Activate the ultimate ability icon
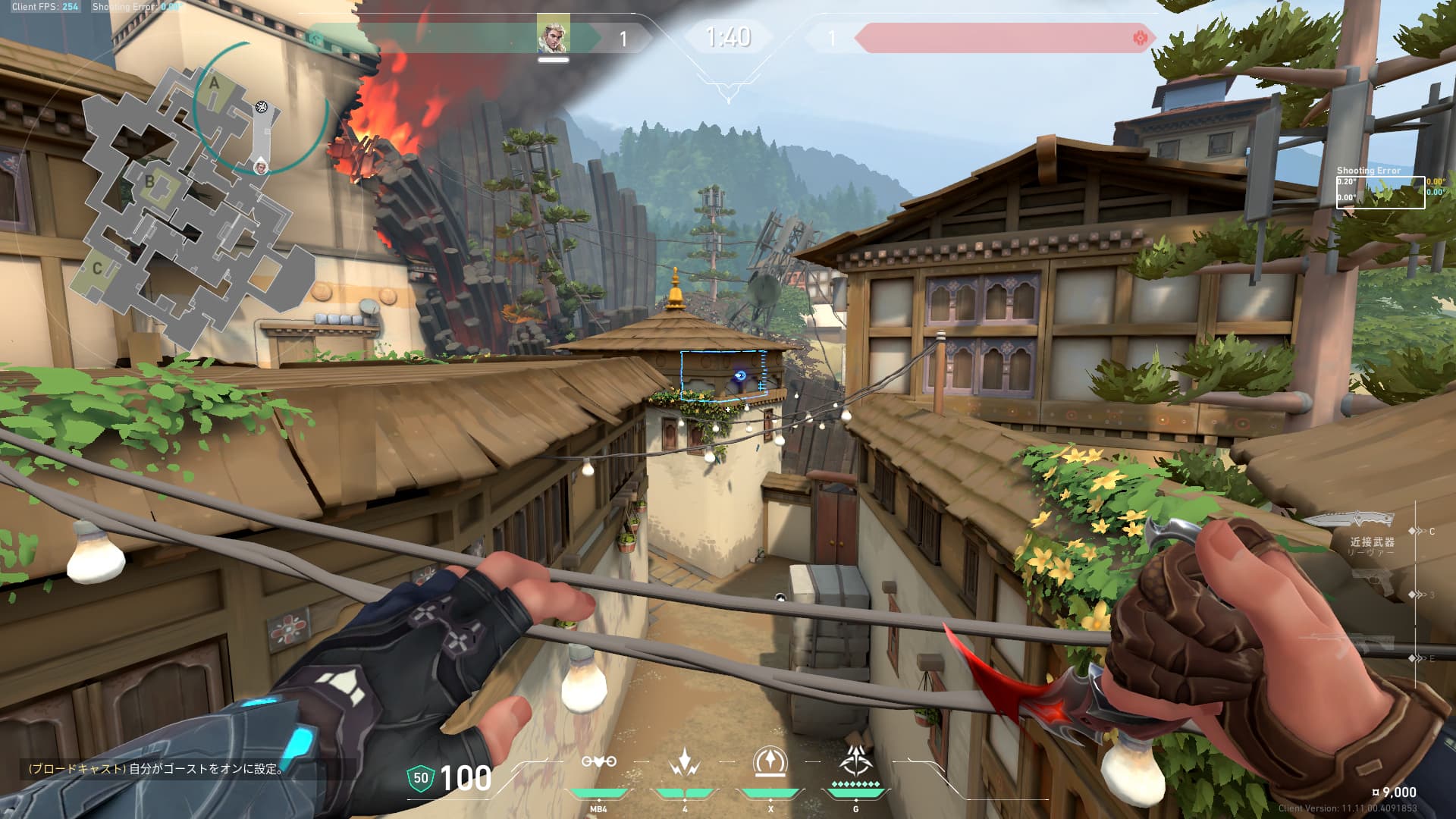 click(x=855, y=761)
